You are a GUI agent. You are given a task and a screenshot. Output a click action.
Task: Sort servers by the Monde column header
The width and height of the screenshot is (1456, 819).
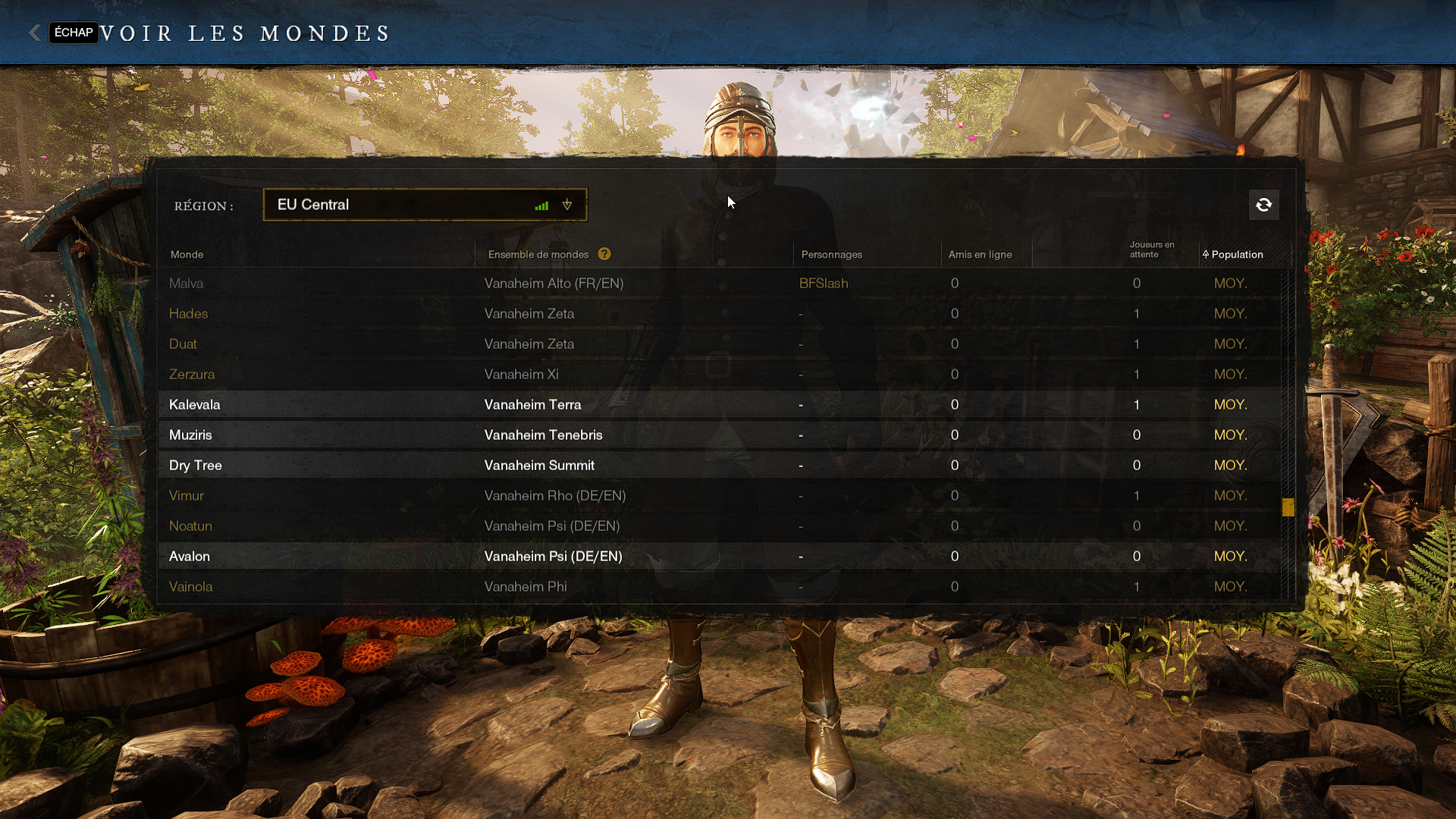click(187, 255)
